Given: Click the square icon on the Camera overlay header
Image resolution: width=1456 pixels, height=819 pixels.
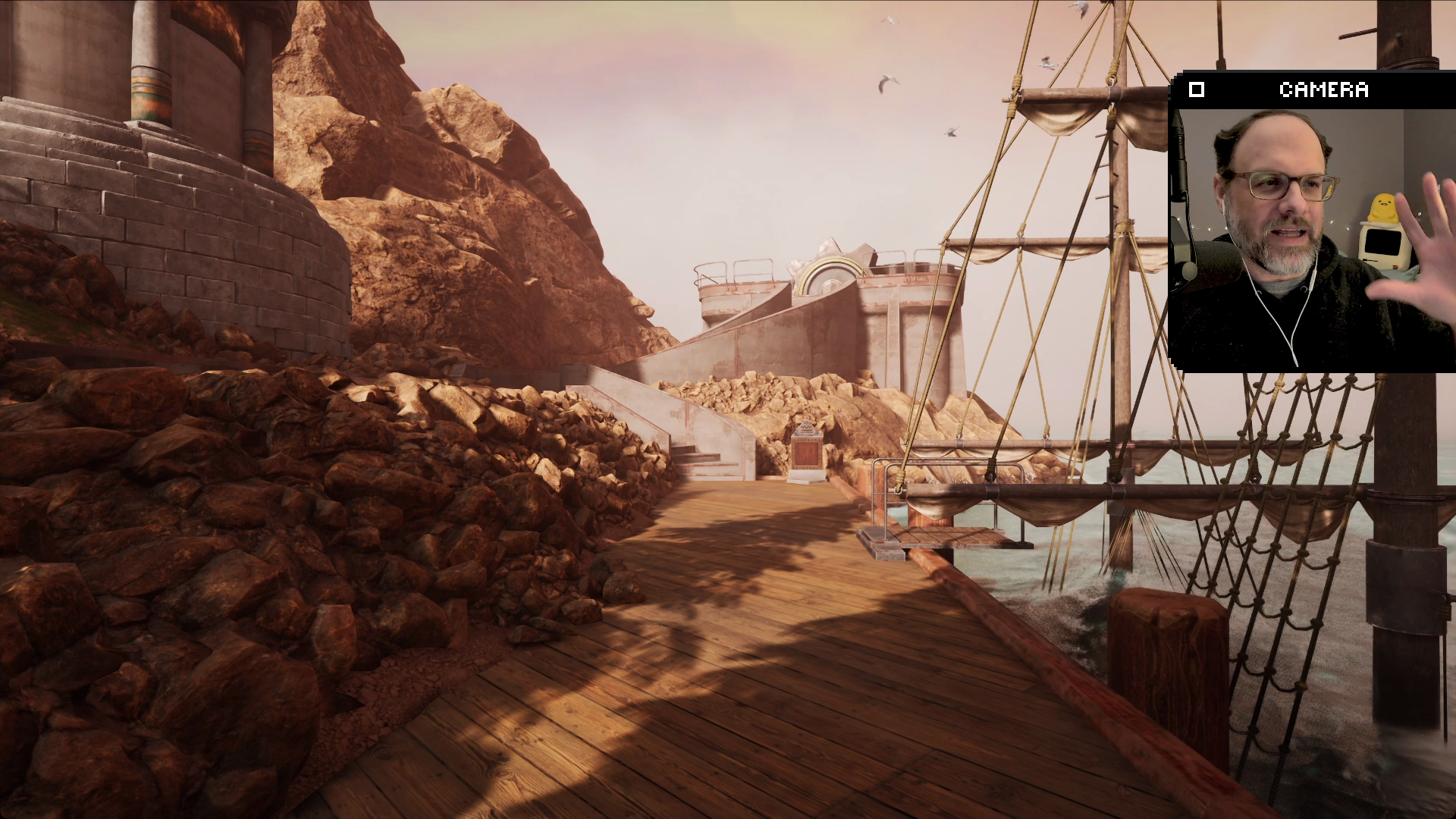Looking at the screenshot, I should (x=1197, y=89).
